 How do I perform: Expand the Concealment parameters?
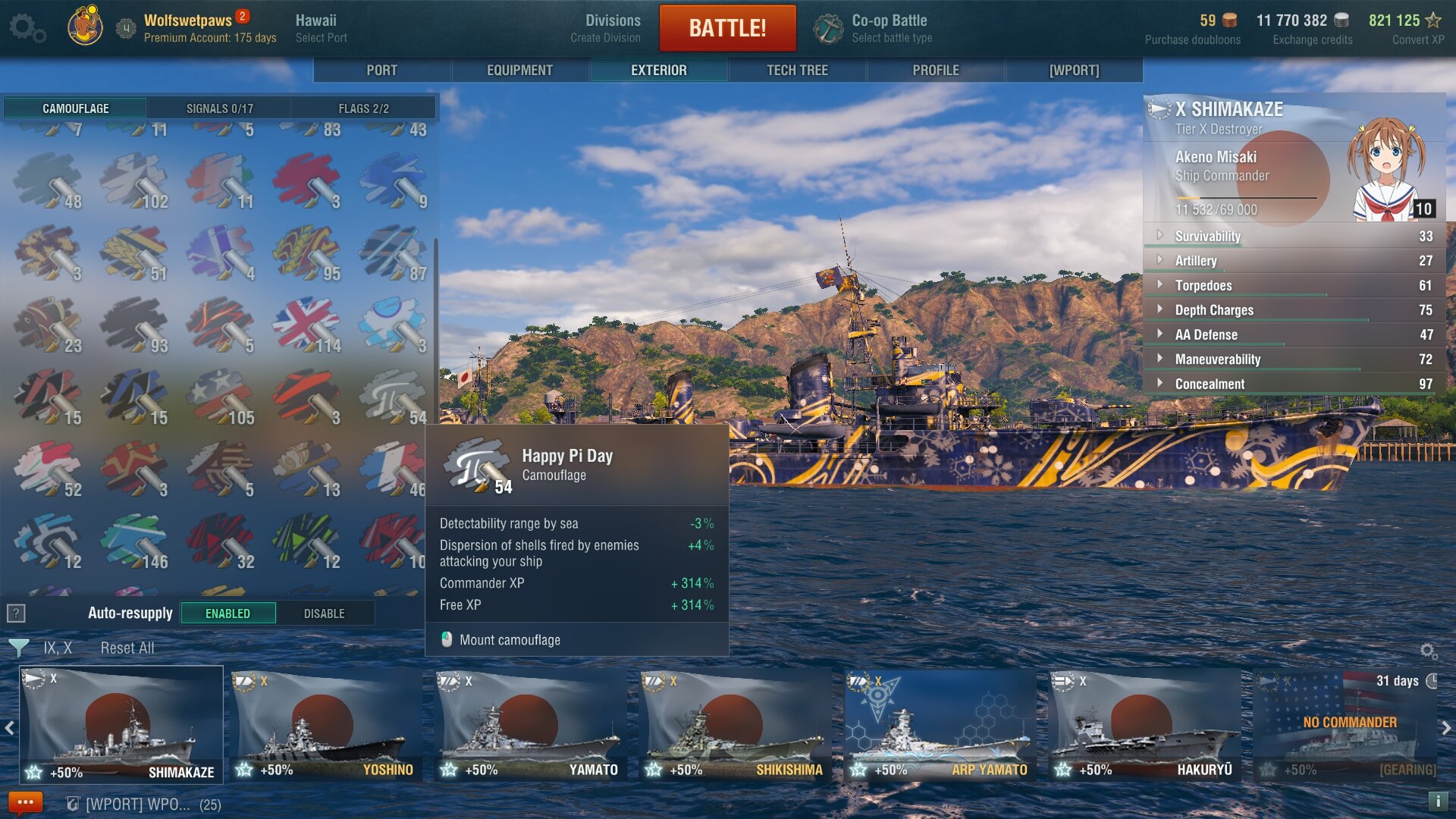click(1210, 384)
